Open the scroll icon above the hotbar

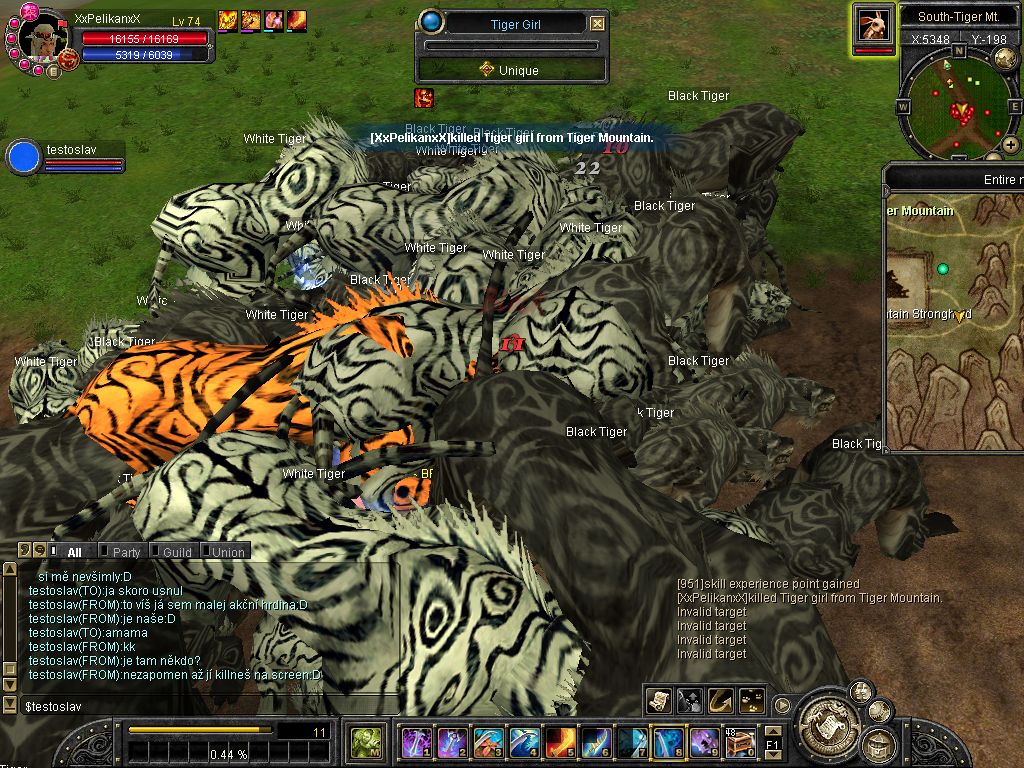click(x=658, y=701)
